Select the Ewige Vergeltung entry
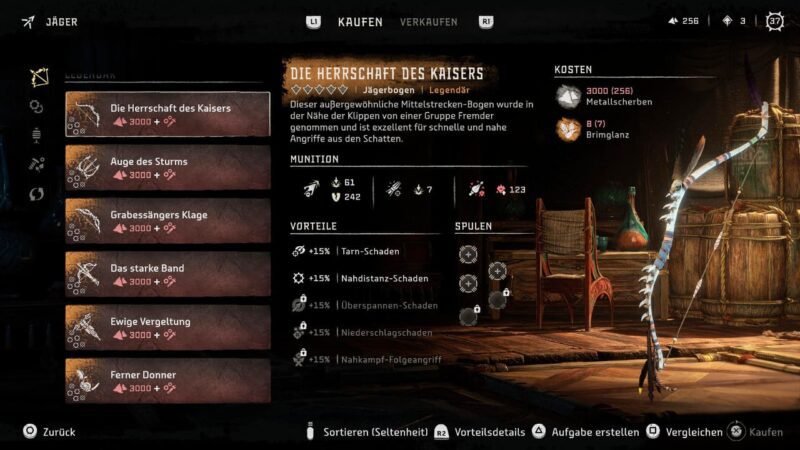Image resolution: width=800 pixels, height=450 pixels. [x=167, y=328]
